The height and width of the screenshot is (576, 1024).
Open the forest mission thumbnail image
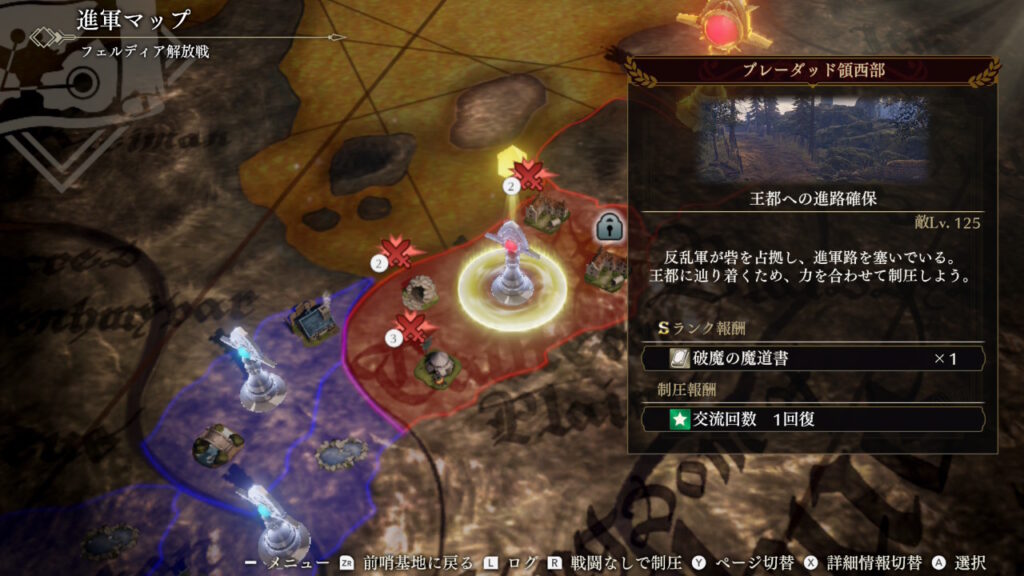[x=812, y=139]
